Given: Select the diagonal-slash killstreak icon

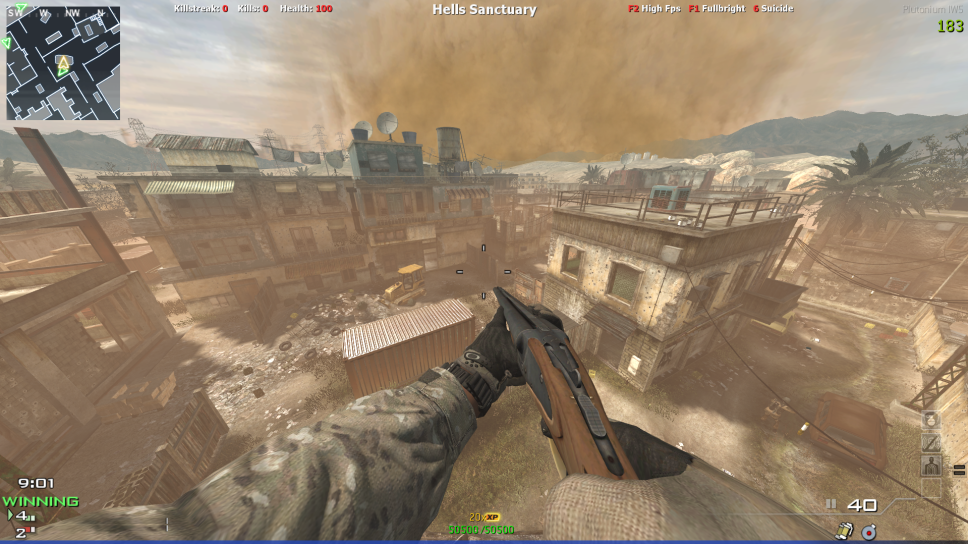Looking at the screenshot, I should [931, 443].
